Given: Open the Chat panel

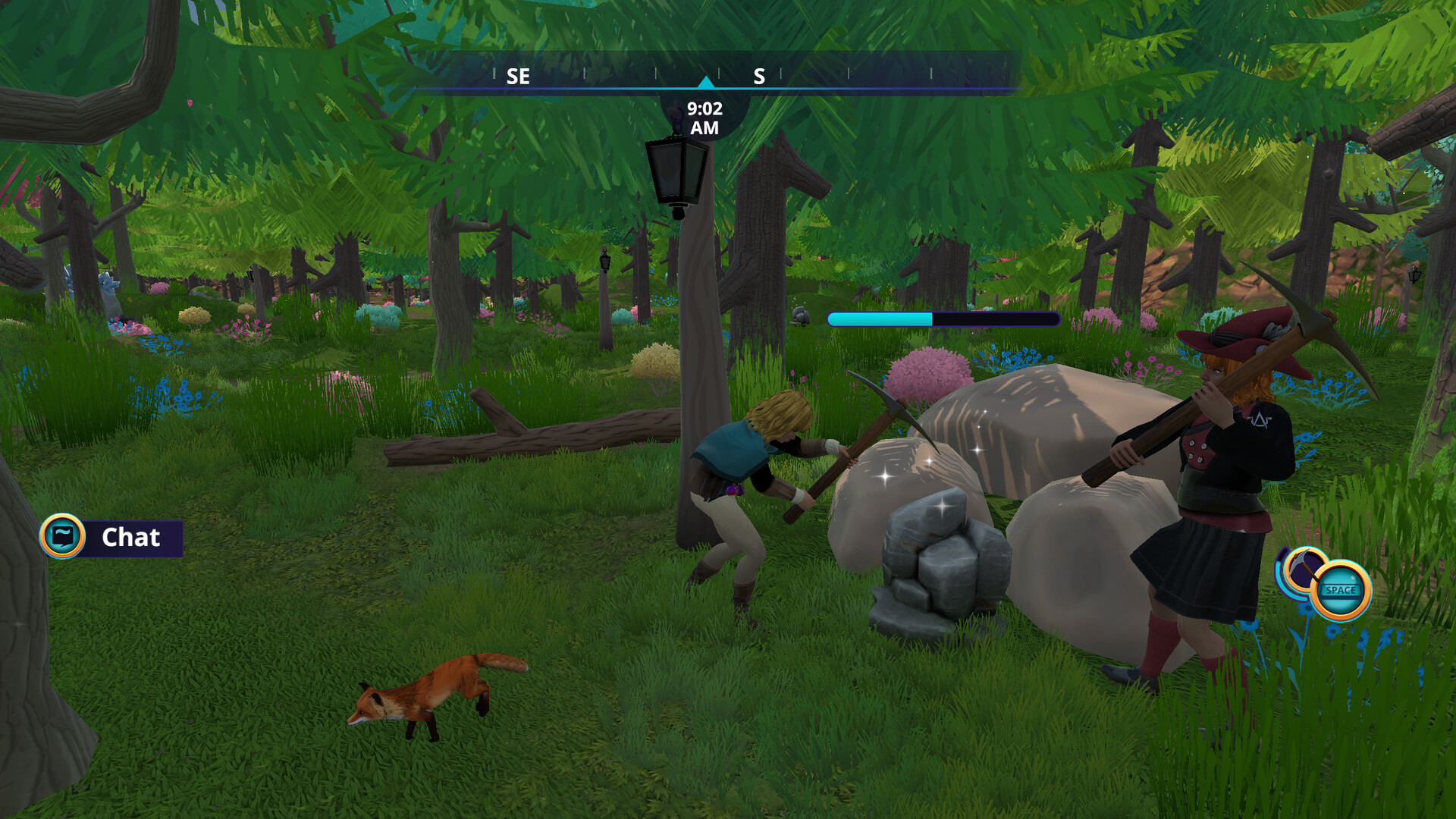Looking at the screenshot, I should [x=111, y=537].
